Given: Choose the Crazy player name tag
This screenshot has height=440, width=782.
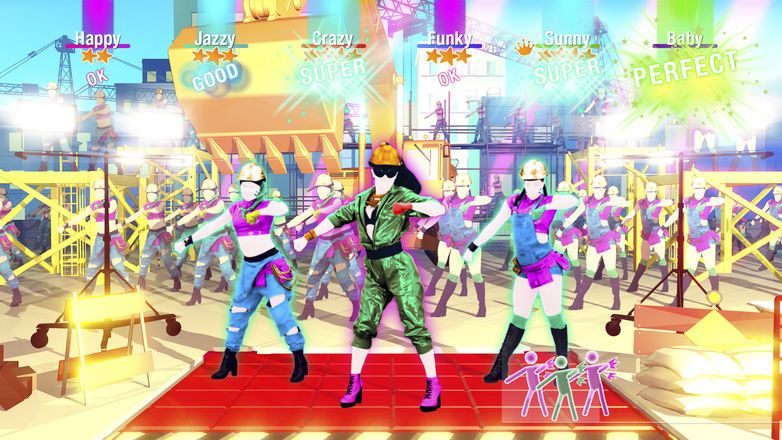Looking at the screenshot, I should pos(332,40).
